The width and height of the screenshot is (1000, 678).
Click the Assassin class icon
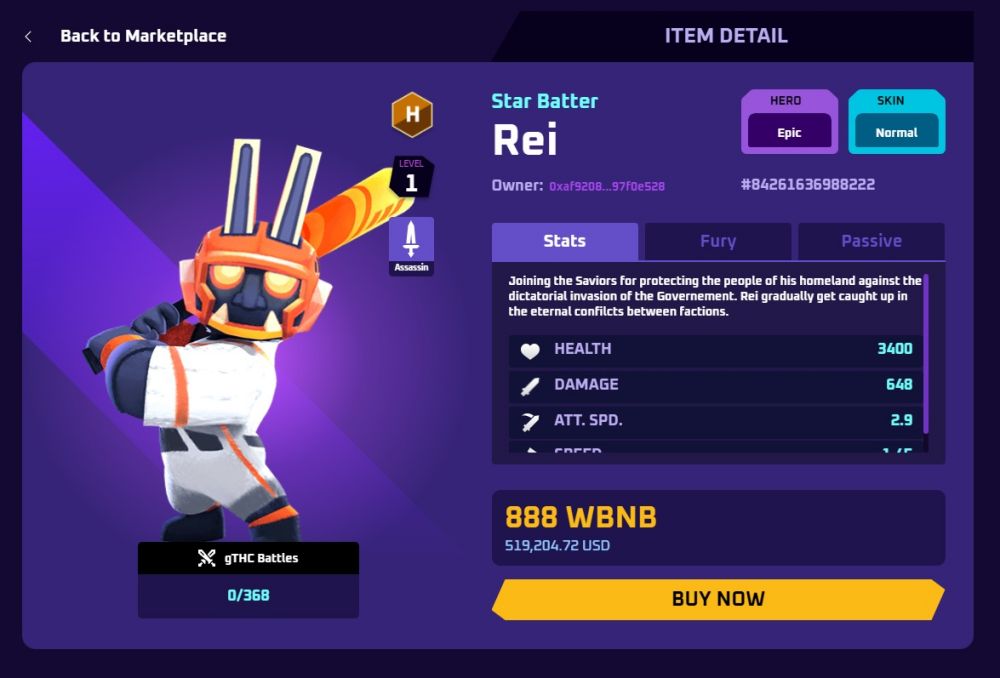(411, 245)
